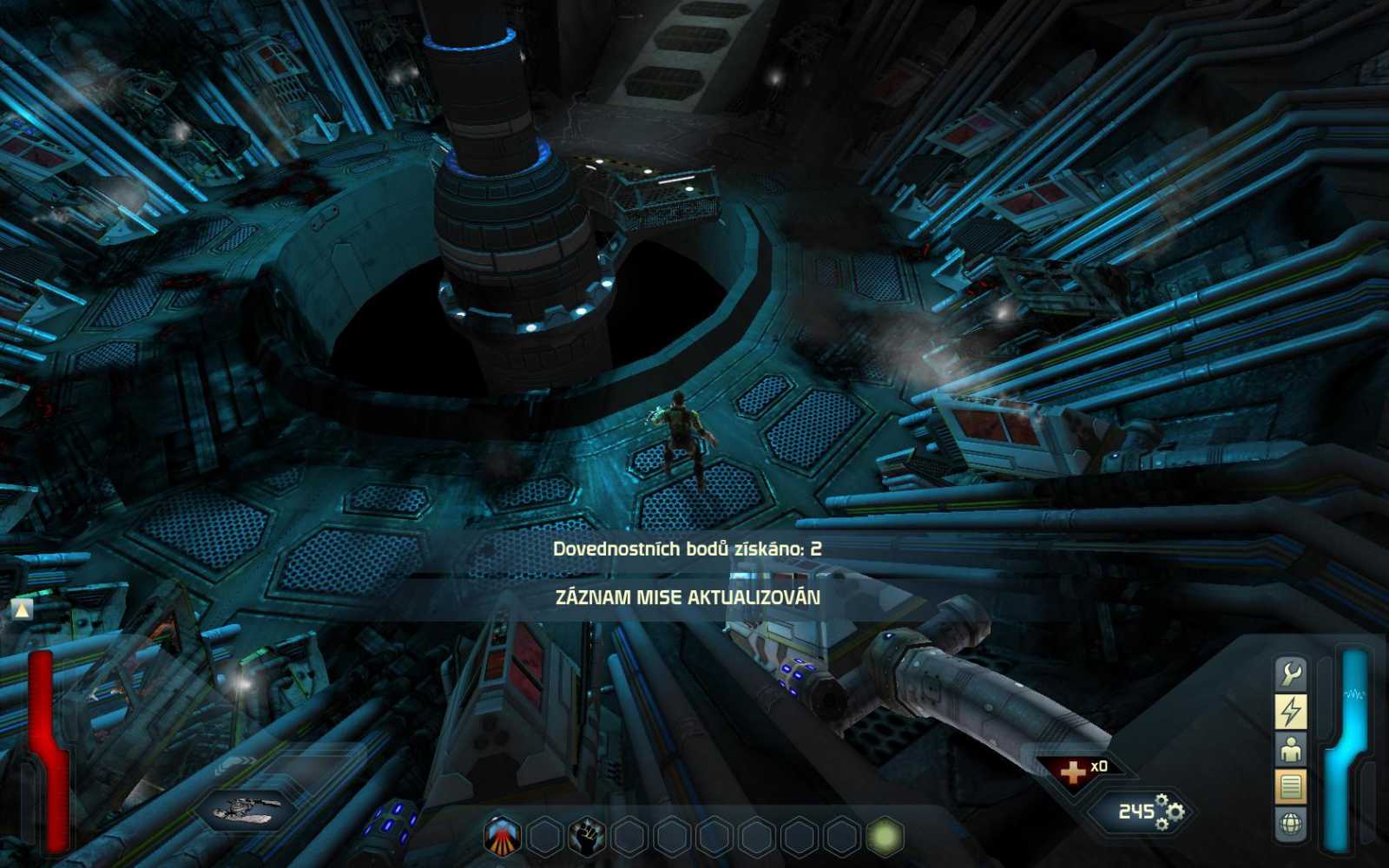Screen dimensions: 1389x868
Task: Select the body armor character icon
Action: pyautogui.click(x=1290, y=749)
